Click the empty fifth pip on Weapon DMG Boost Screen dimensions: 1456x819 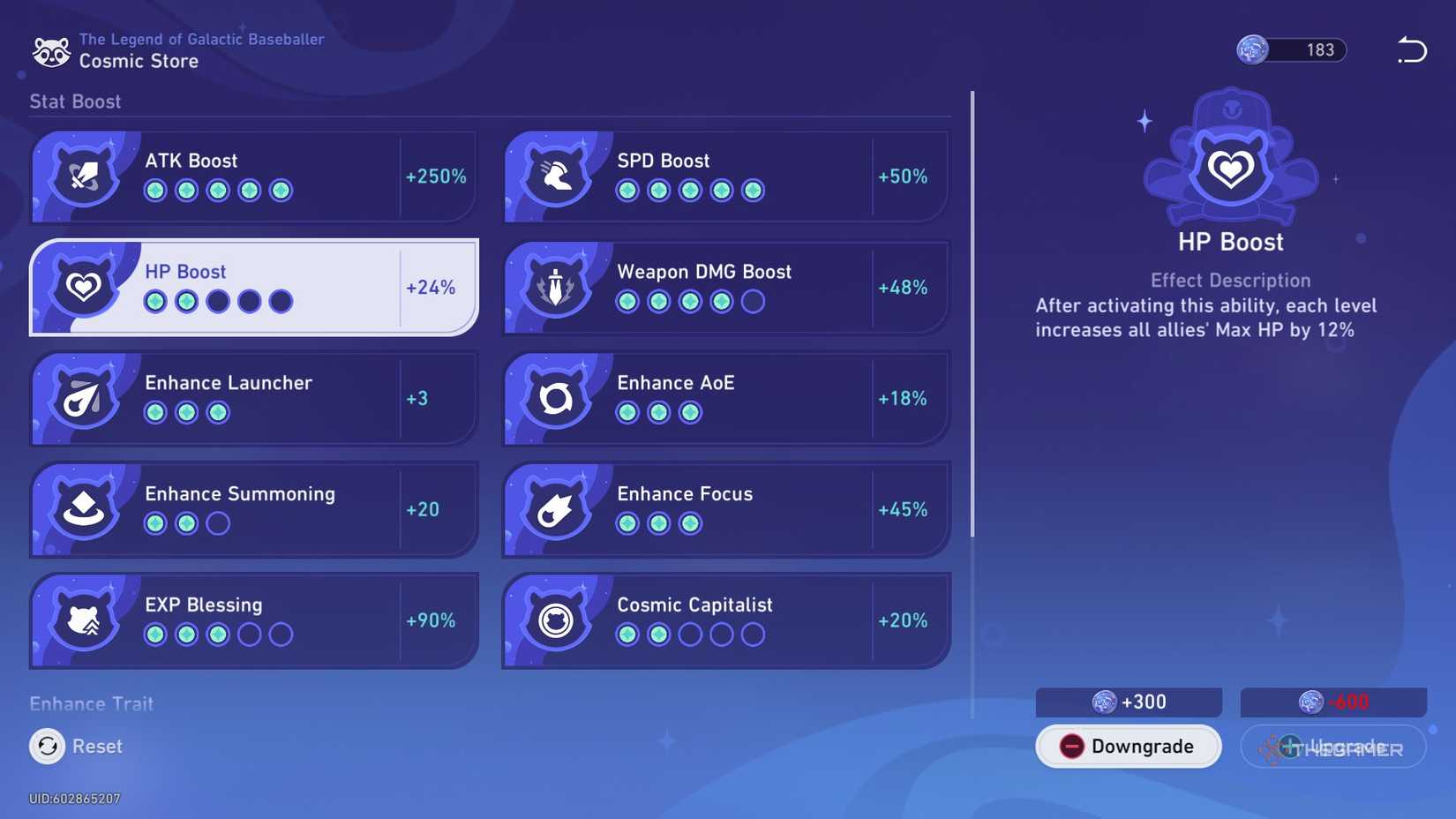tap(752, 301)
